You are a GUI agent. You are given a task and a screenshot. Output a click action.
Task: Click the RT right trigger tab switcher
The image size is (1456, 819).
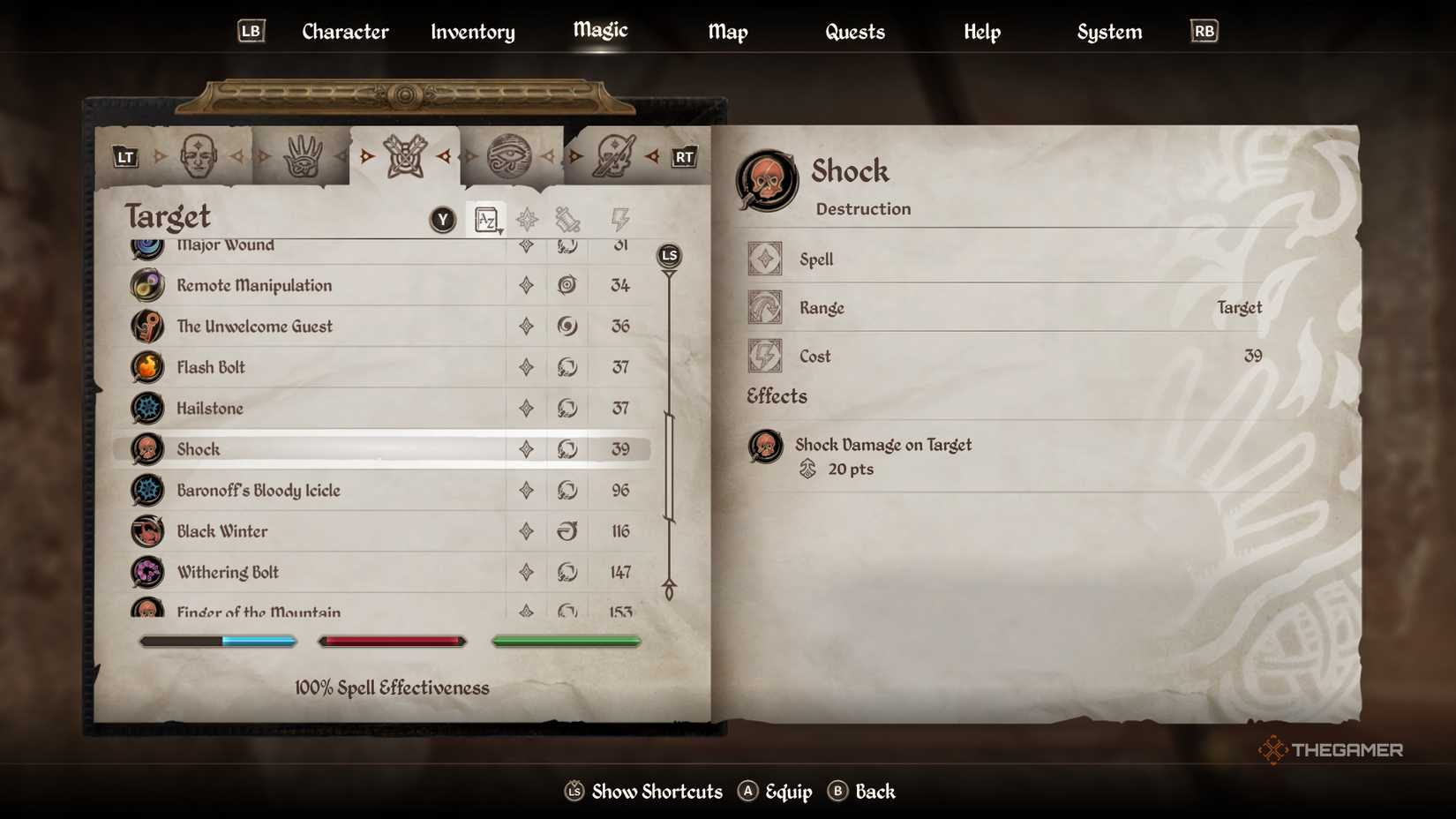click(x=683, y=156)
